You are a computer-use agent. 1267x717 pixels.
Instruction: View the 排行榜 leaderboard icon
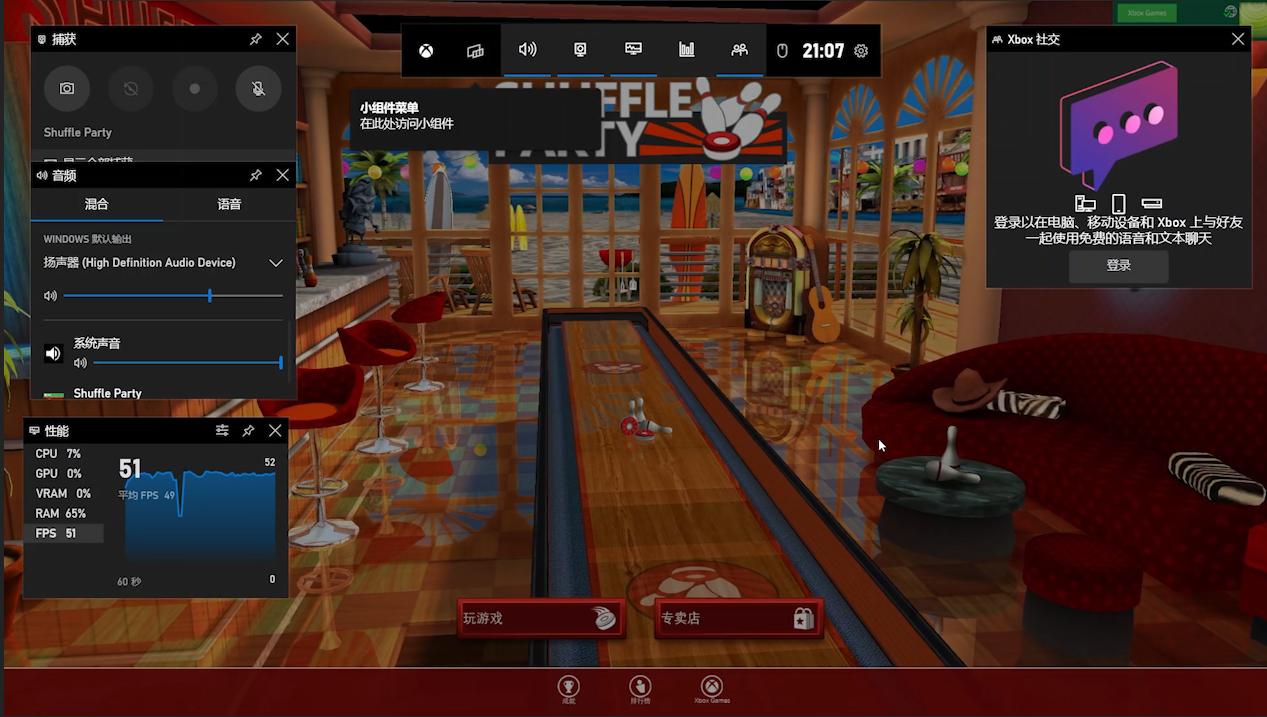point(640,687)
